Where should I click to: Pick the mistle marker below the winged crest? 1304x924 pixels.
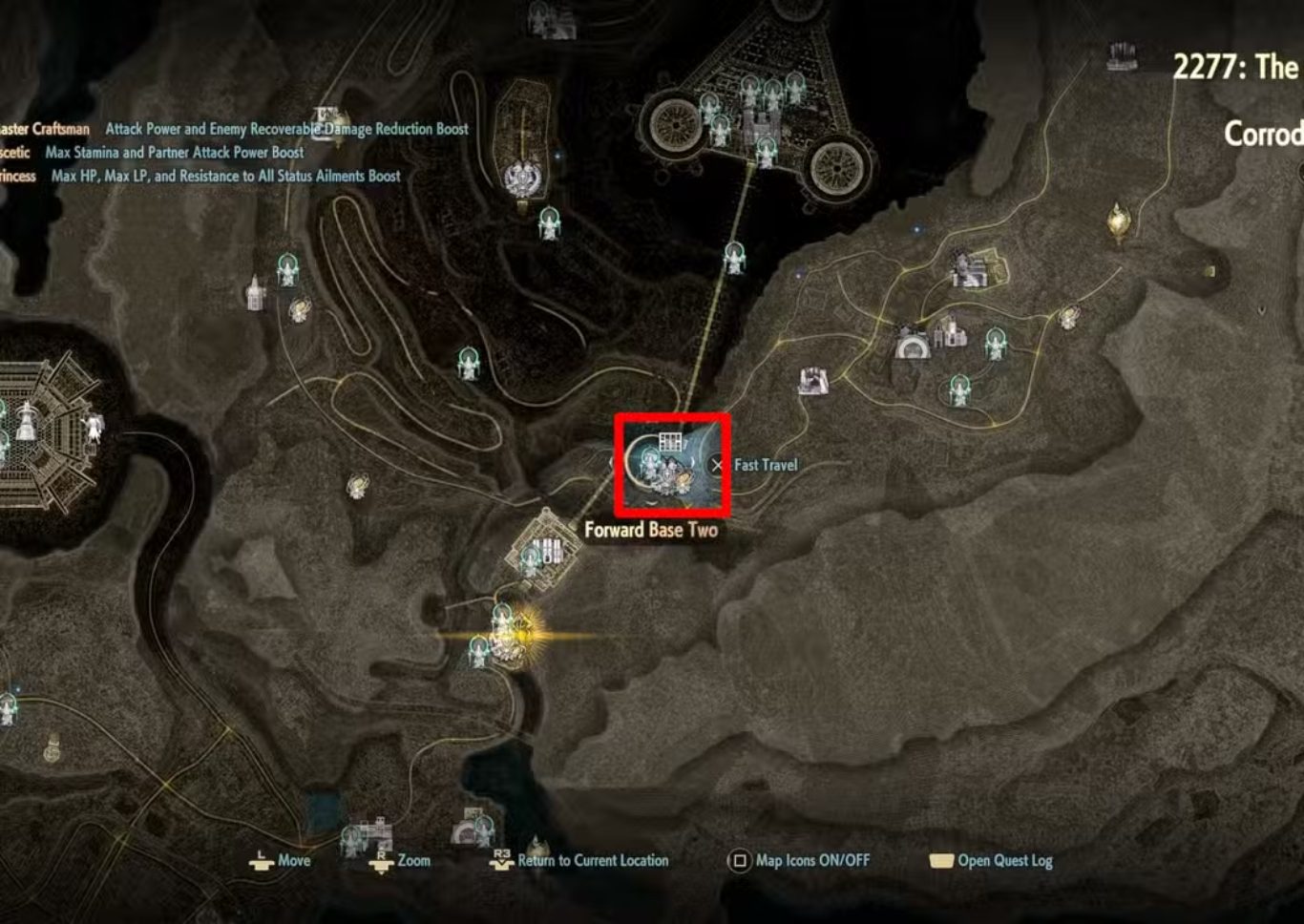point(549,223)
